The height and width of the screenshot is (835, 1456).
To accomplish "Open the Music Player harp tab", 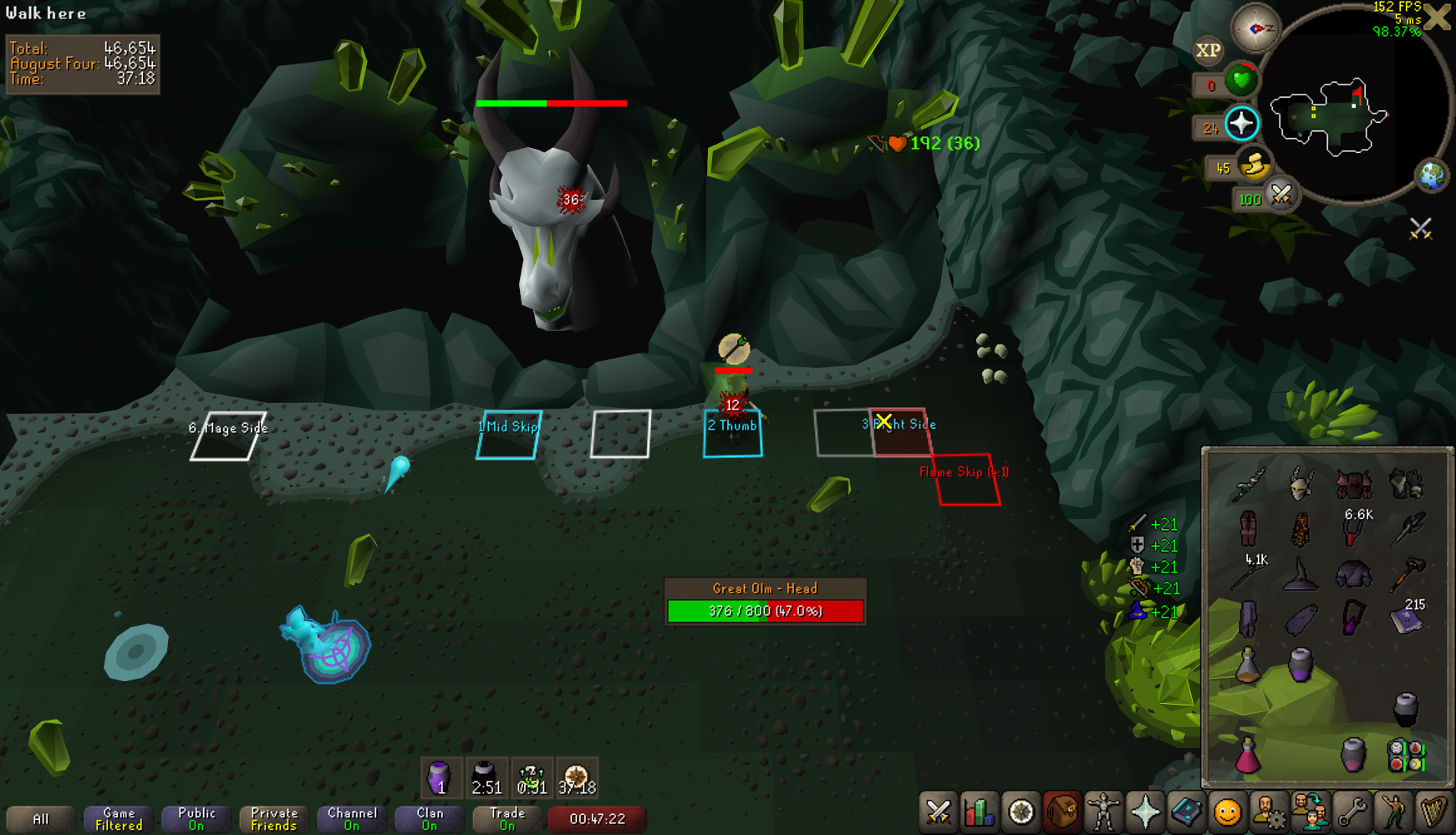I will tap(1433, 812).
